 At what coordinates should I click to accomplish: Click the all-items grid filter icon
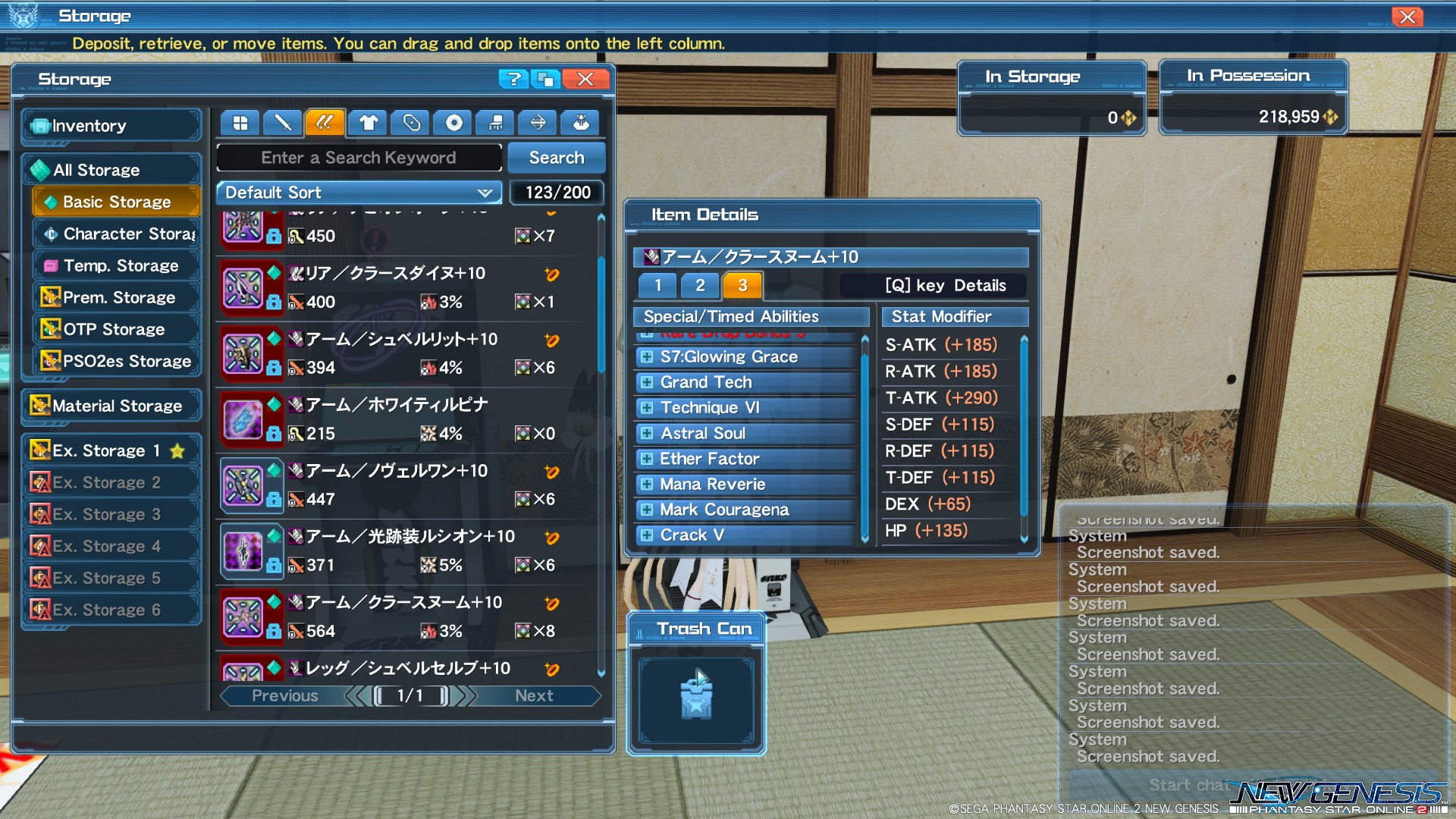[x=240, y=123]
